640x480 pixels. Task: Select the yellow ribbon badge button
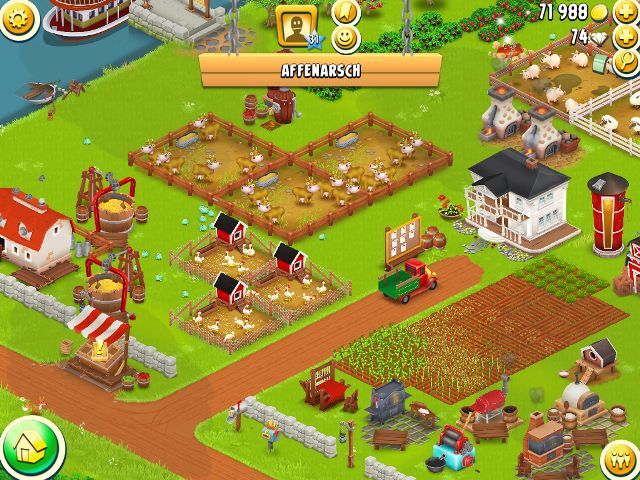[x=345, y=11]
